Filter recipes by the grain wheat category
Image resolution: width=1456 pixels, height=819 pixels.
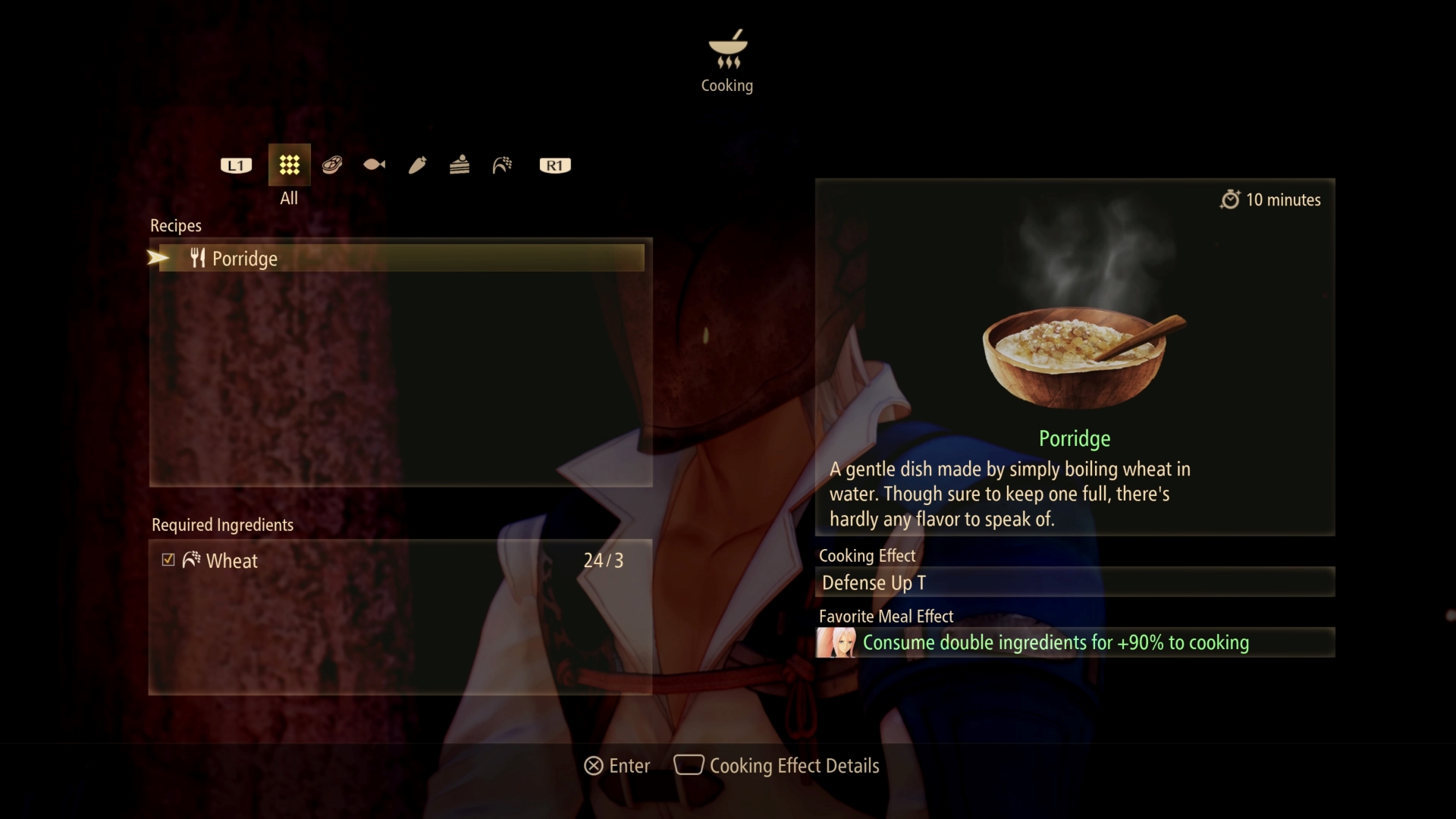(503, 165)
